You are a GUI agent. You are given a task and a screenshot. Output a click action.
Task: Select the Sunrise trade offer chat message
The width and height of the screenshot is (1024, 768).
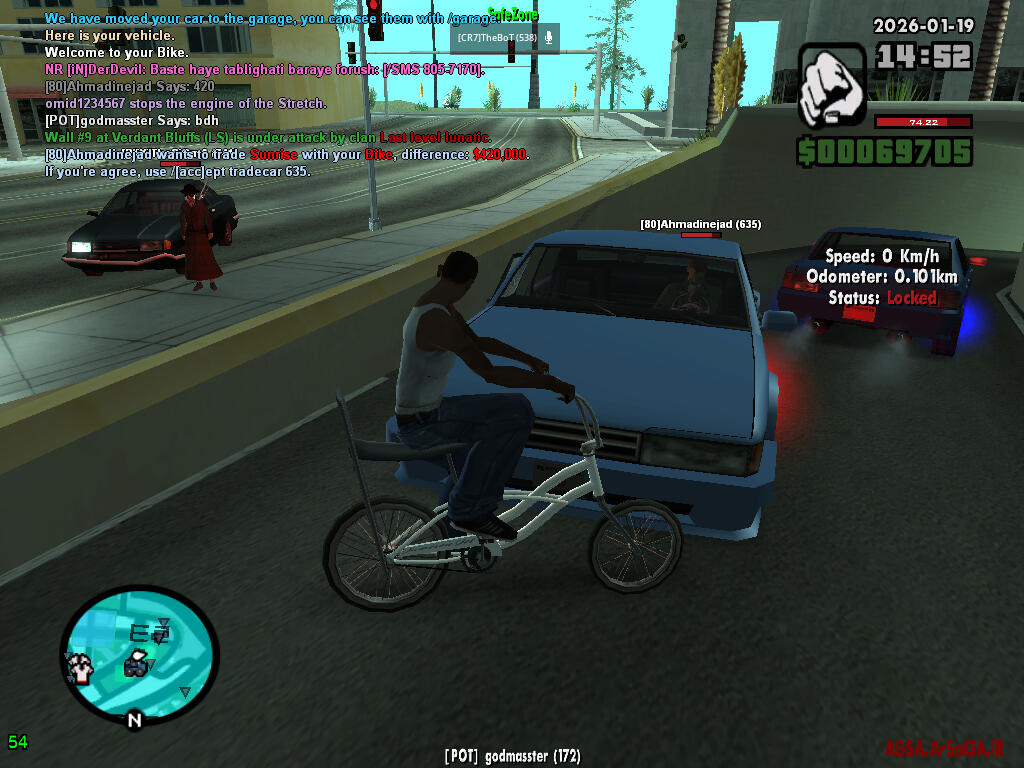tap(287, 154)
